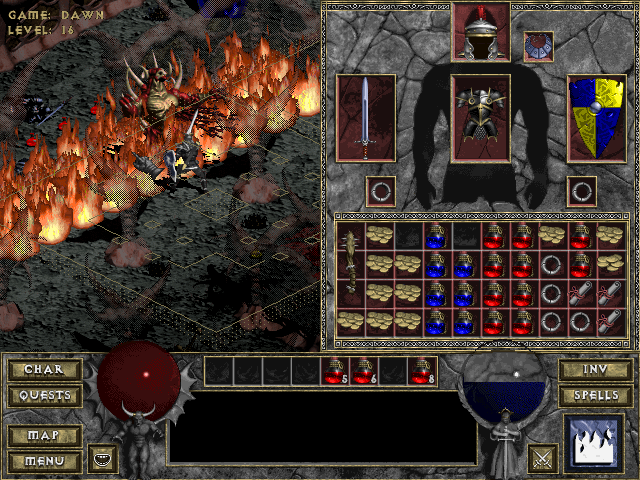The height and width of the screenshot is (480, 640).
Task: Choose the active fire spell icon
Action: pos(594,443)
